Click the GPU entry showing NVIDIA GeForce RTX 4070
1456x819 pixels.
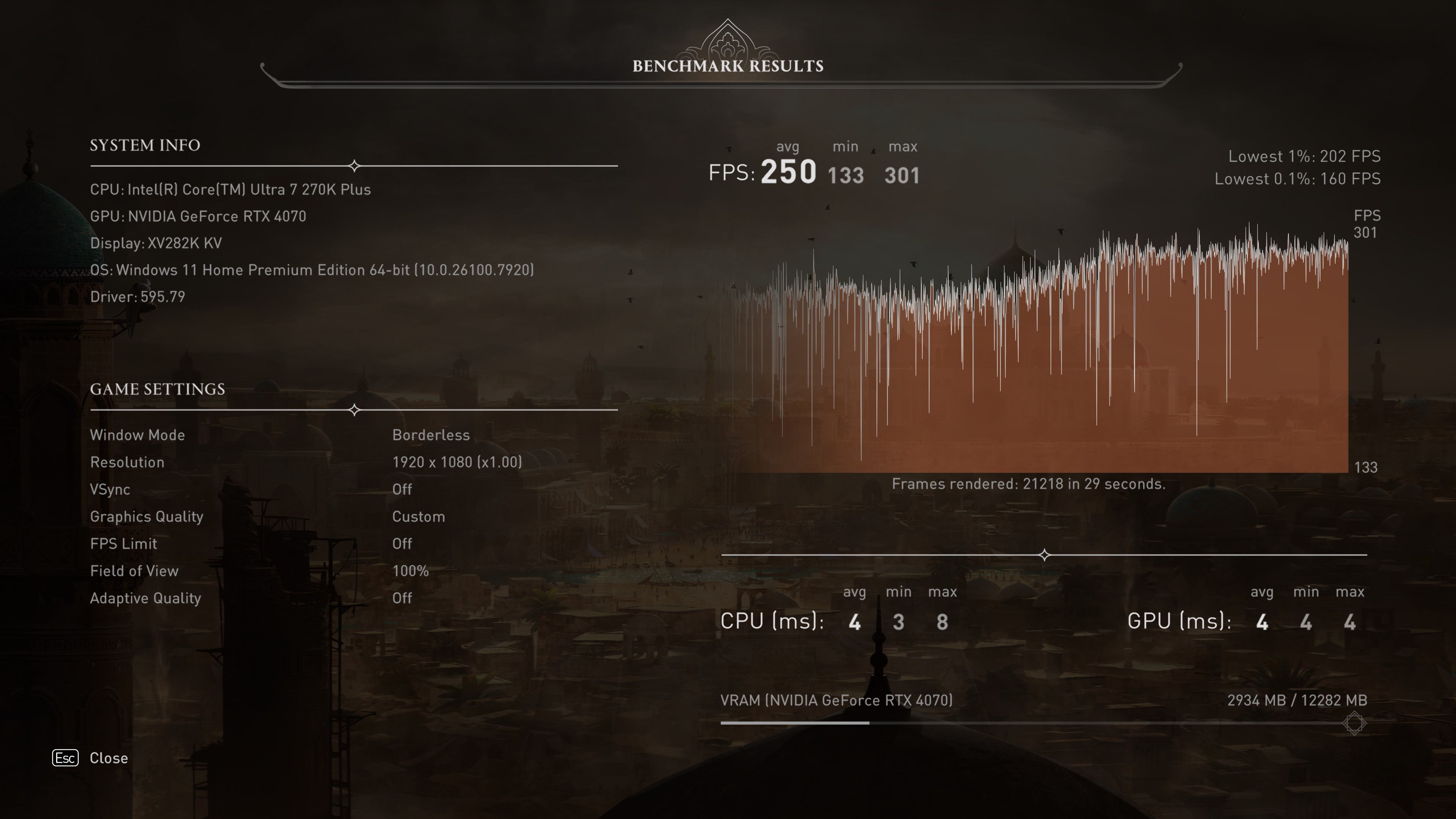(x=198, y=216)
